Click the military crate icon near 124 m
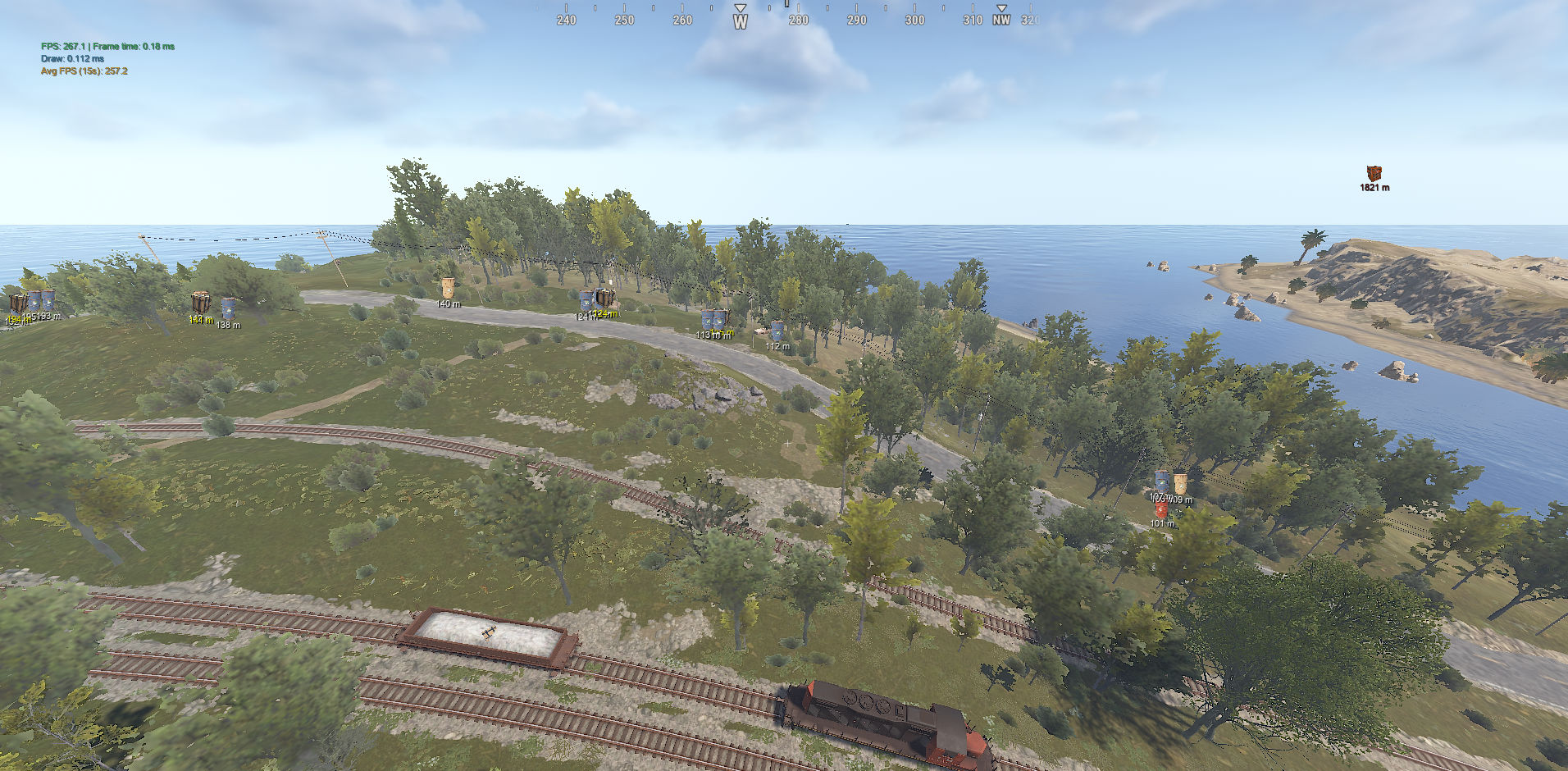The width and height of the screenshot is (1568, 771). pyautogui.click(x=604, y=298)
